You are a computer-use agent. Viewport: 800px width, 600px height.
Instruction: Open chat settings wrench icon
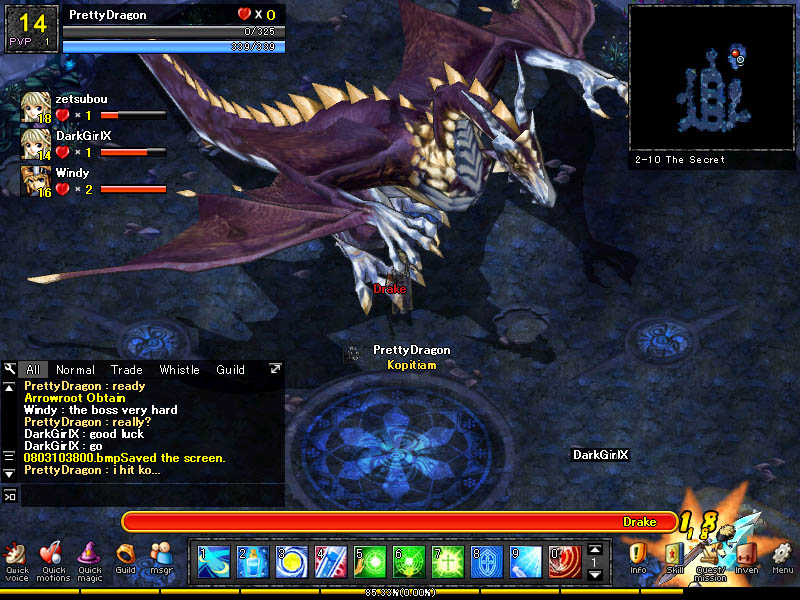click(x=10, y=369)
